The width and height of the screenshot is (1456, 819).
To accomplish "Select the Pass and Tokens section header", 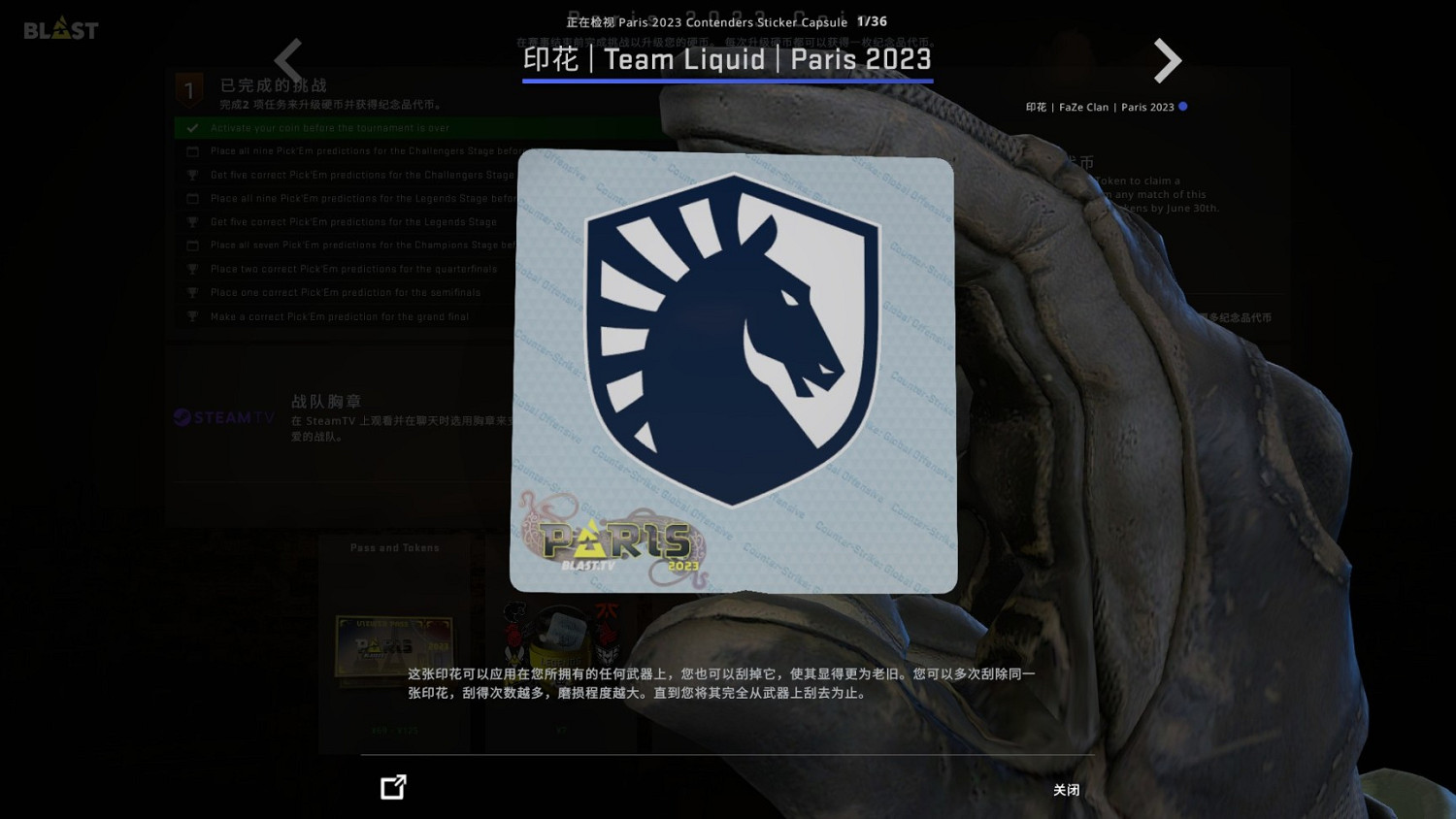I will tap(393, 547).
